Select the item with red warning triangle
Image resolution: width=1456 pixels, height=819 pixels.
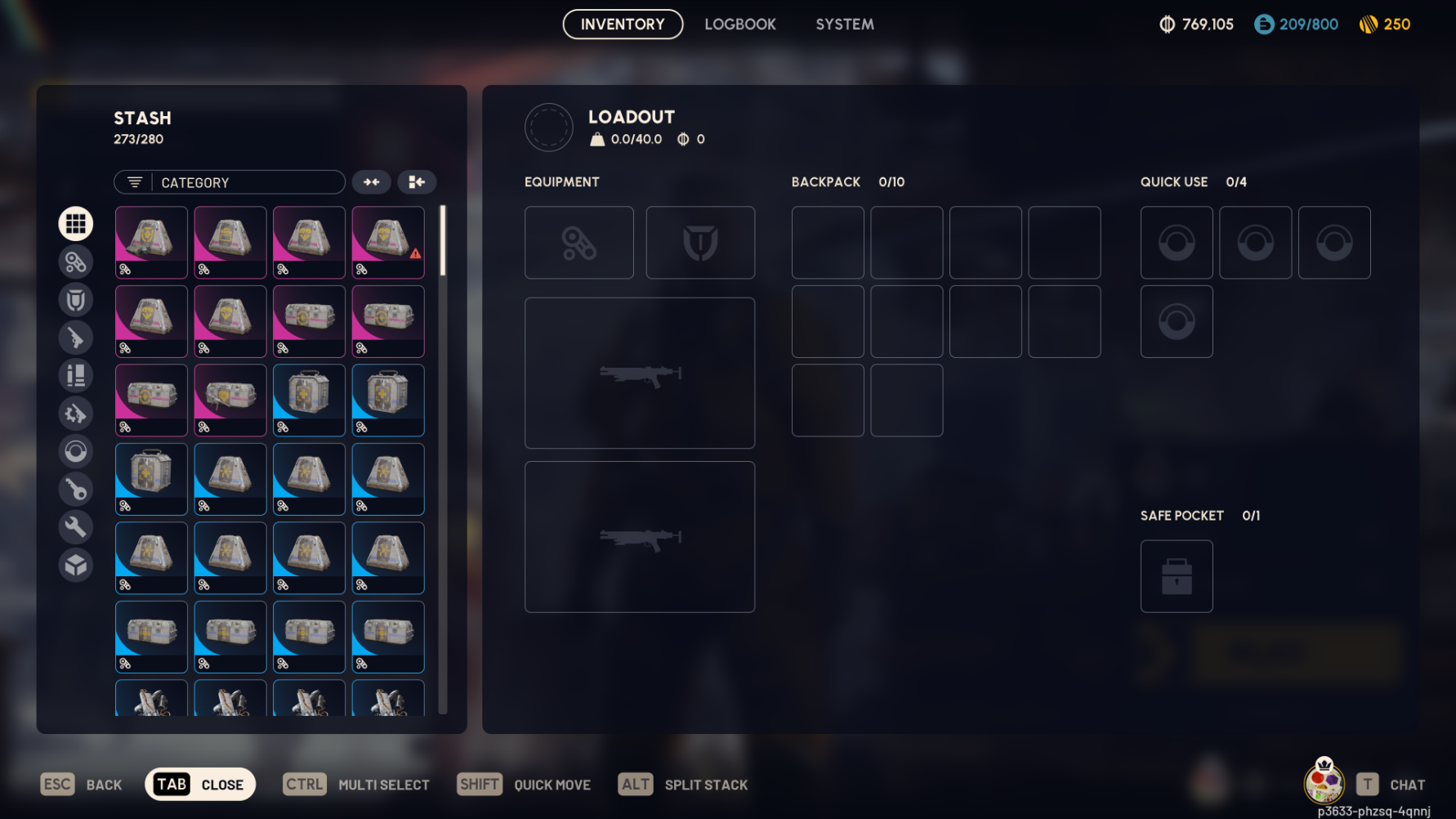point(388,242)
